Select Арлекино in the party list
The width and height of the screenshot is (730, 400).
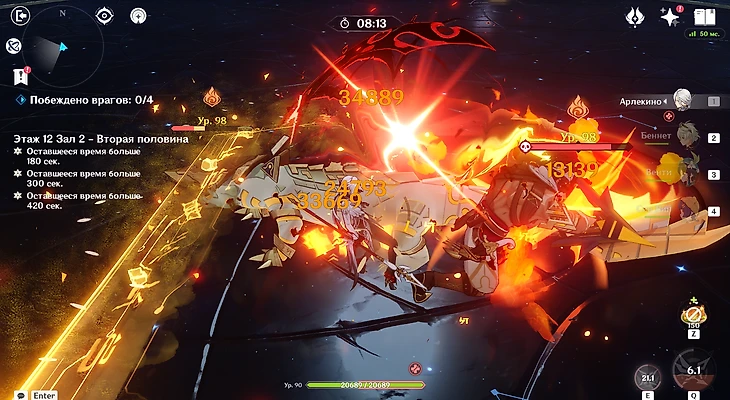point(682,100)
